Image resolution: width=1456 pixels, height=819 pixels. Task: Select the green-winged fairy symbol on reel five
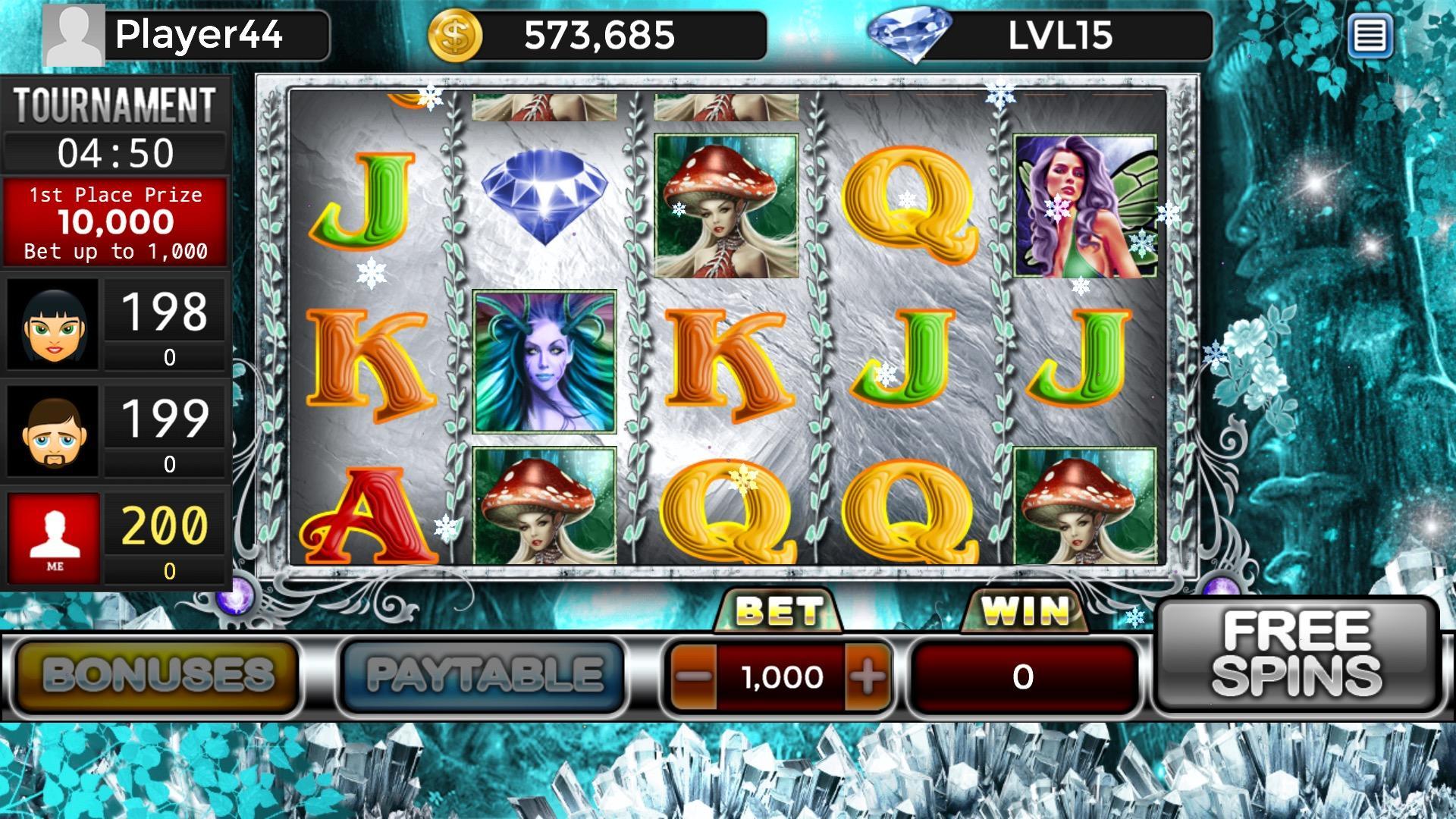point(1084,205)
